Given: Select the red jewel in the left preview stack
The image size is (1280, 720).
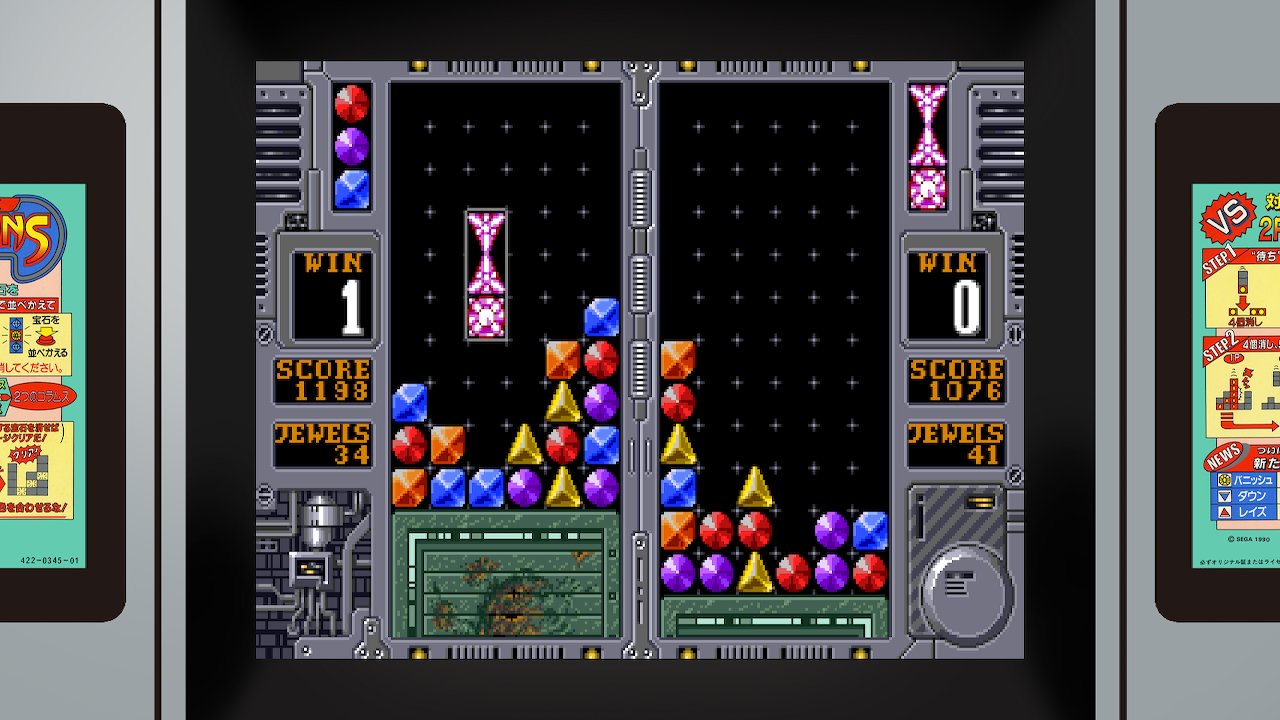Looking at the screenshot, I should coord(352,104).
